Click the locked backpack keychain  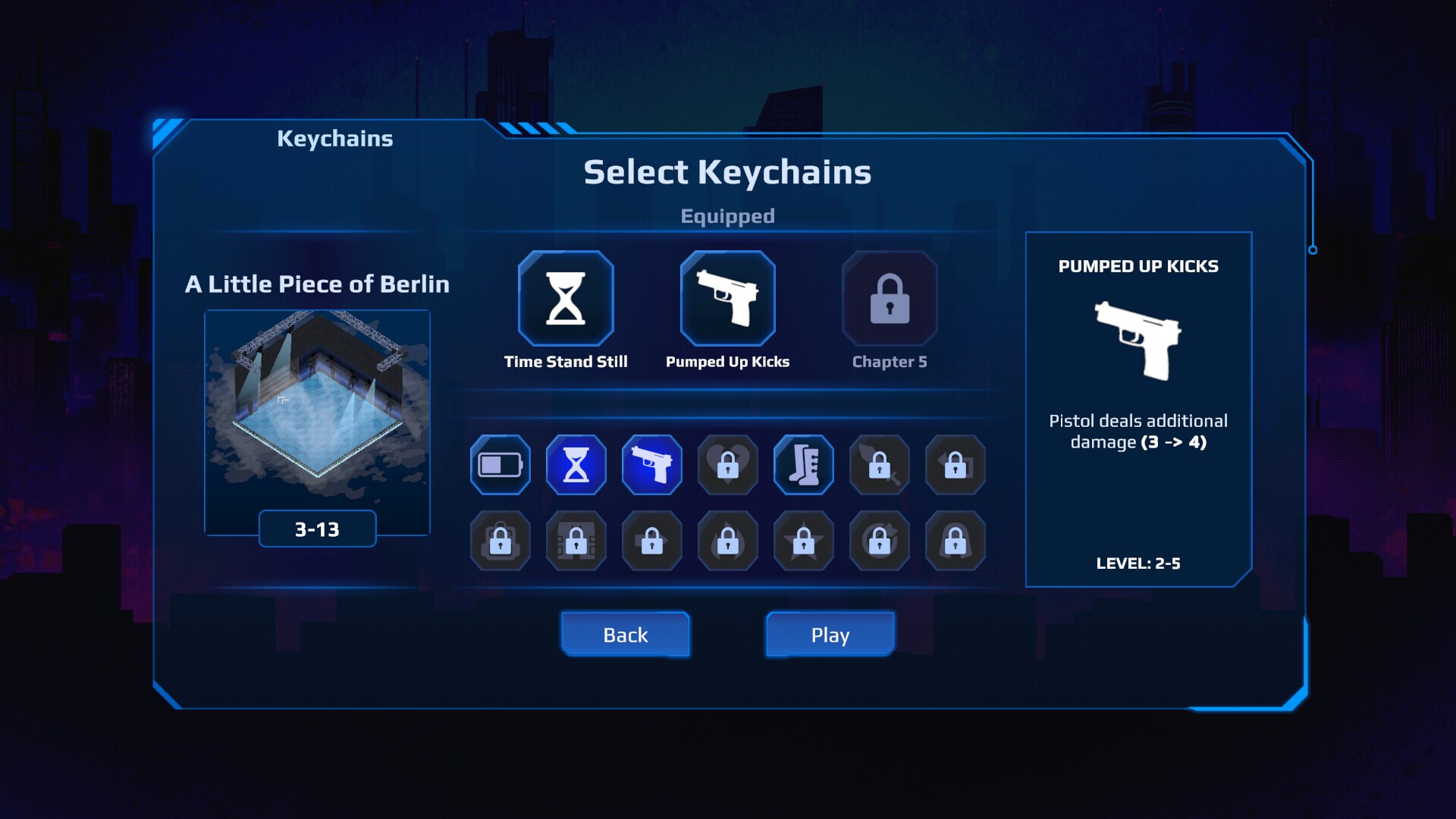[499, 541]
